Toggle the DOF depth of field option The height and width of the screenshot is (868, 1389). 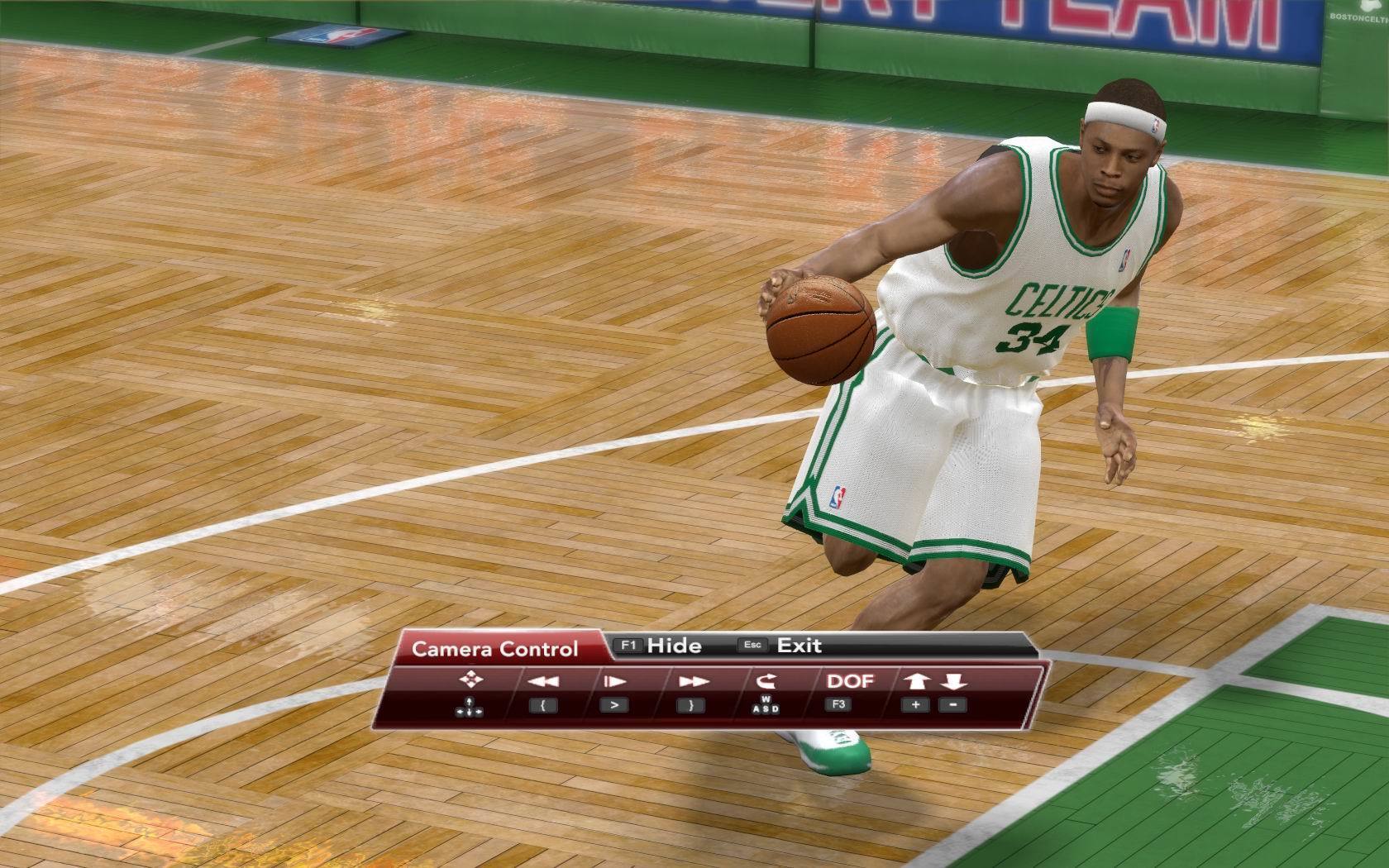click(x=850, y=681)
